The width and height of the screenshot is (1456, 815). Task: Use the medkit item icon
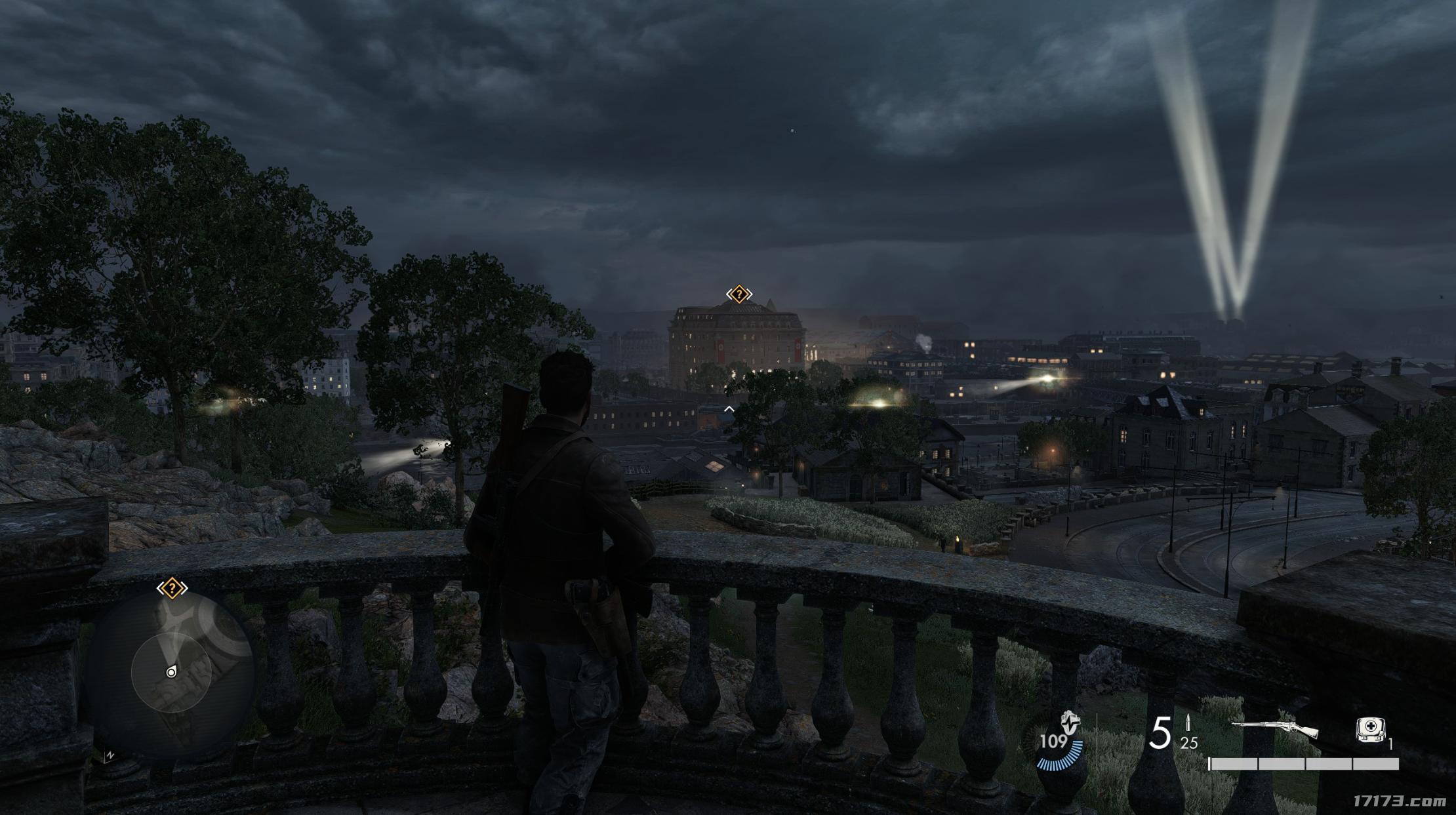coord(1371,730)
